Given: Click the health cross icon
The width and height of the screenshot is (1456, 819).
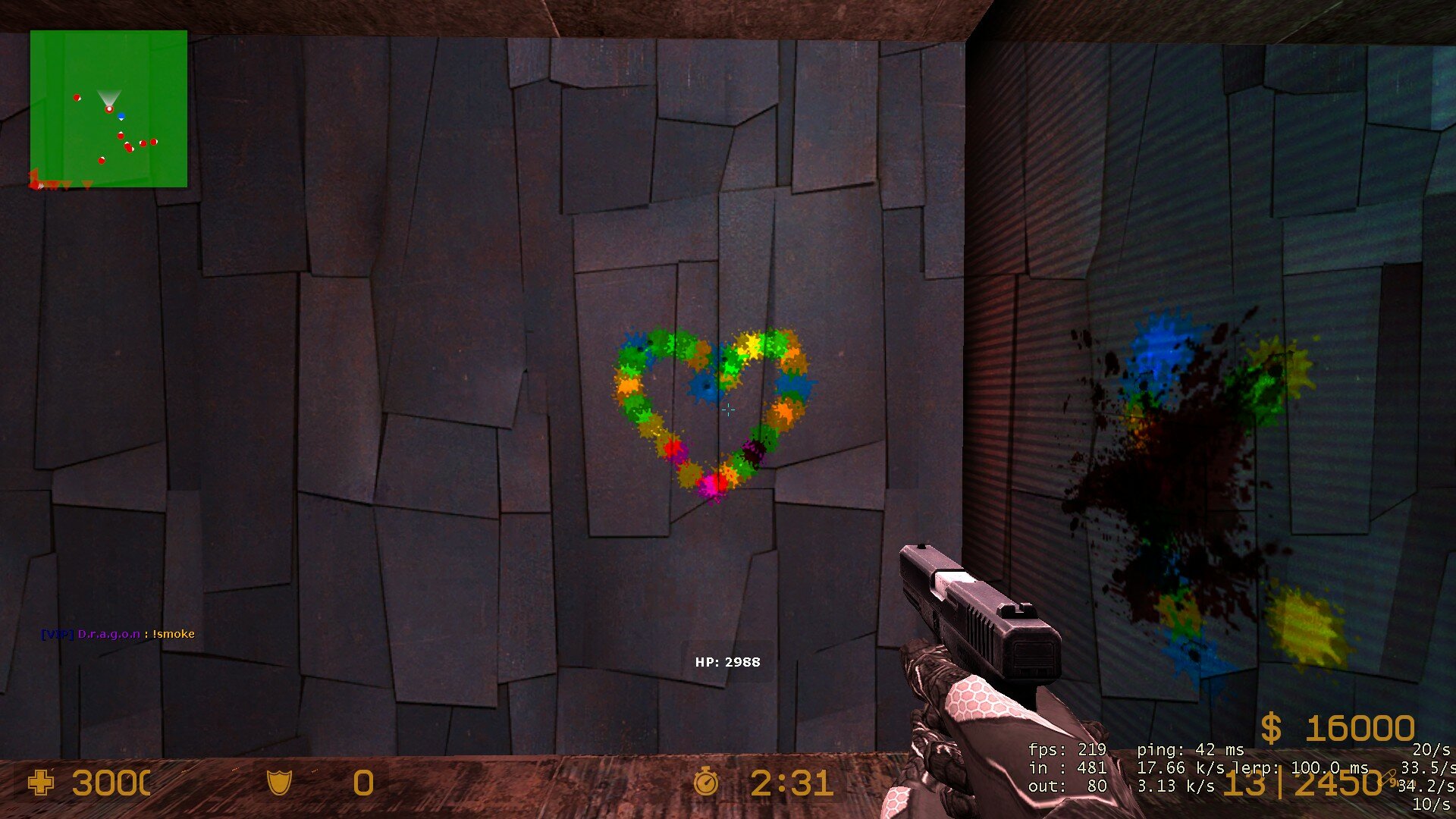Looking at the screenshot, I should click(41, 783).
